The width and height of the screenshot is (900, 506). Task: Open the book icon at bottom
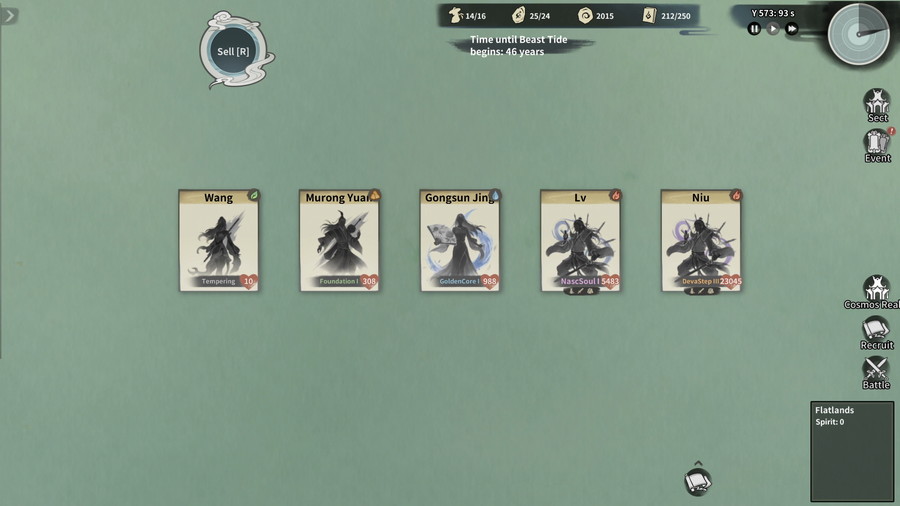coord(698,482)
